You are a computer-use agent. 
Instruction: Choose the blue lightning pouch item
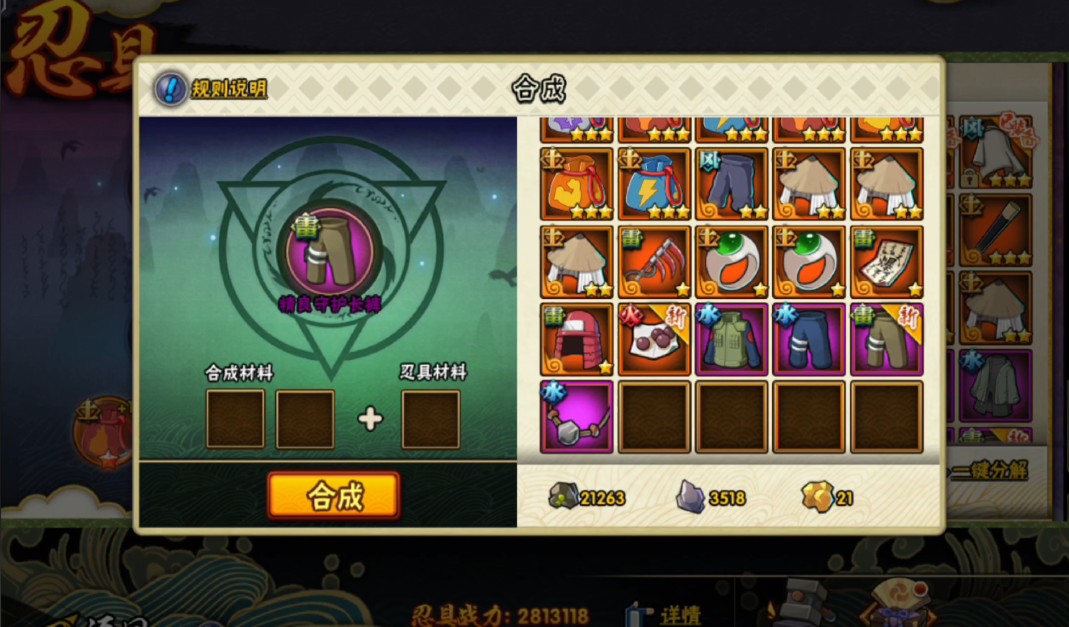click(x=654, y=184)
